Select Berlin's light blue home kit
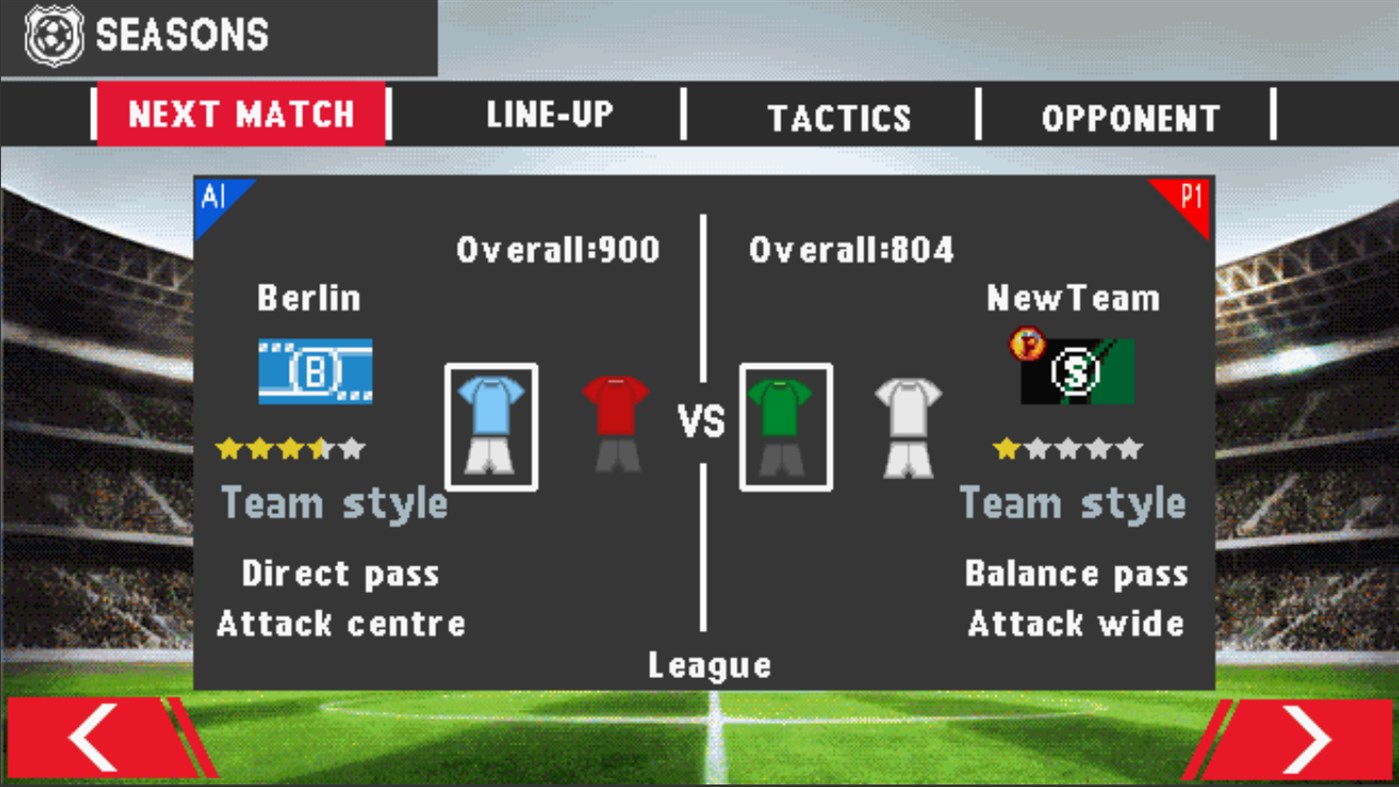Image resolution: width=1399 pixels, height=787 pixels. (x=490, y=424)
